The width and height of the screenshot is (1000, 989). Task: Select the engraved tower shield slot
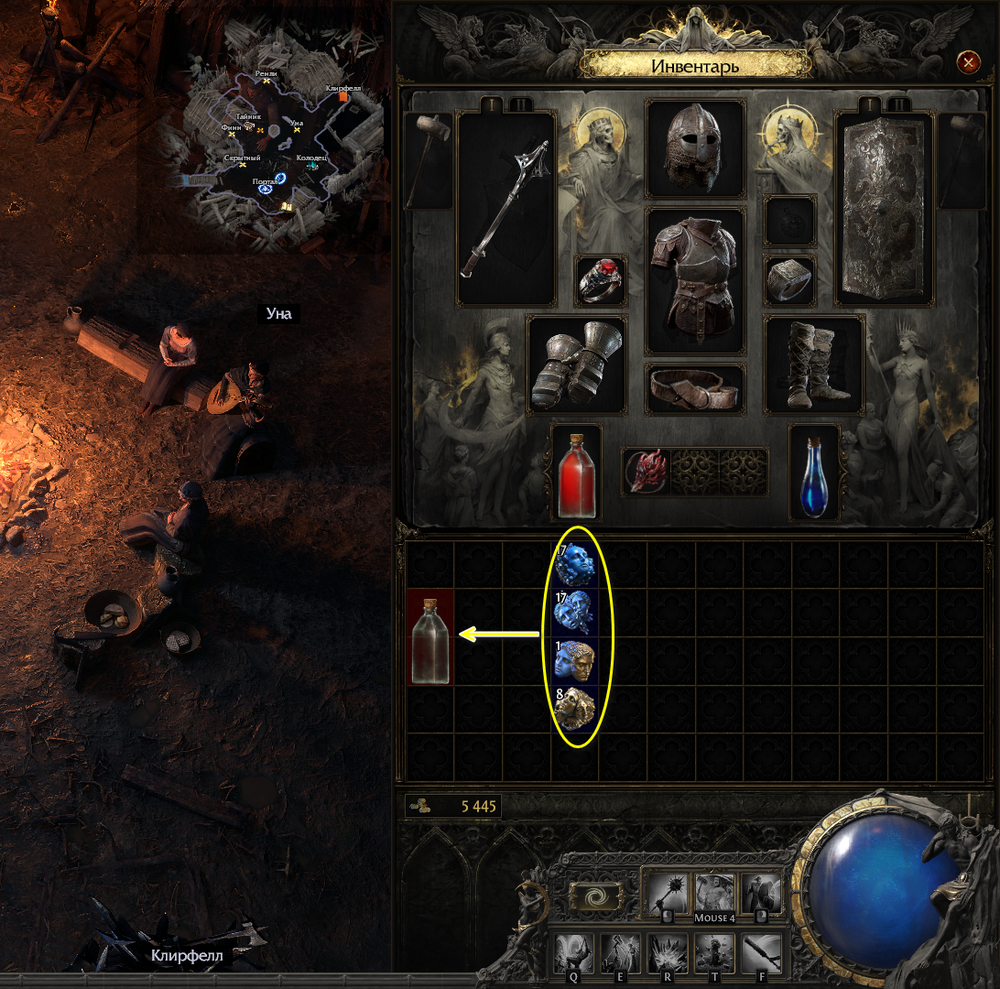884,208
